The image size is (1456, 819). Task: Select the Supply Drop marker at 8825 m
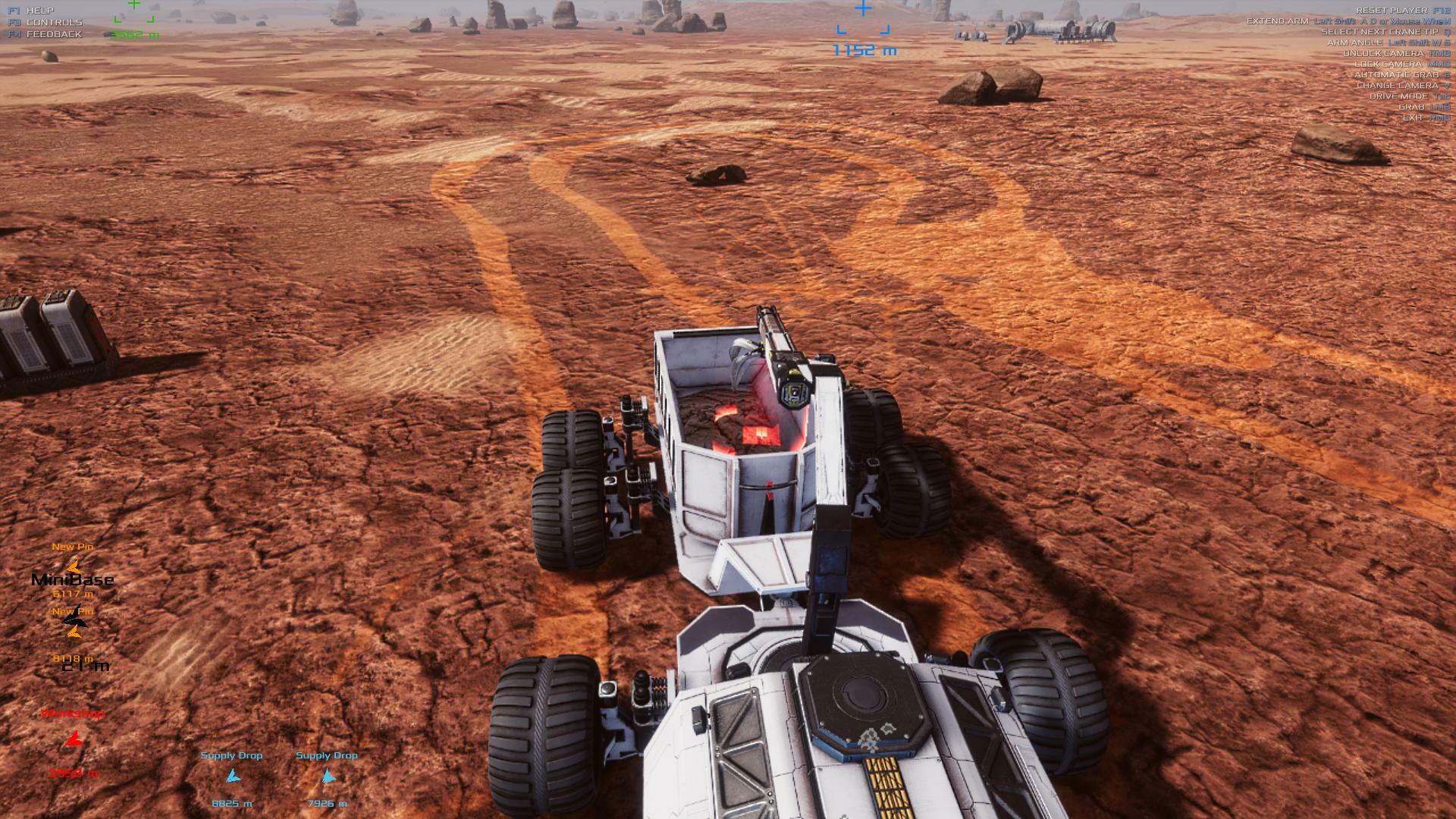tap(233, 777)
